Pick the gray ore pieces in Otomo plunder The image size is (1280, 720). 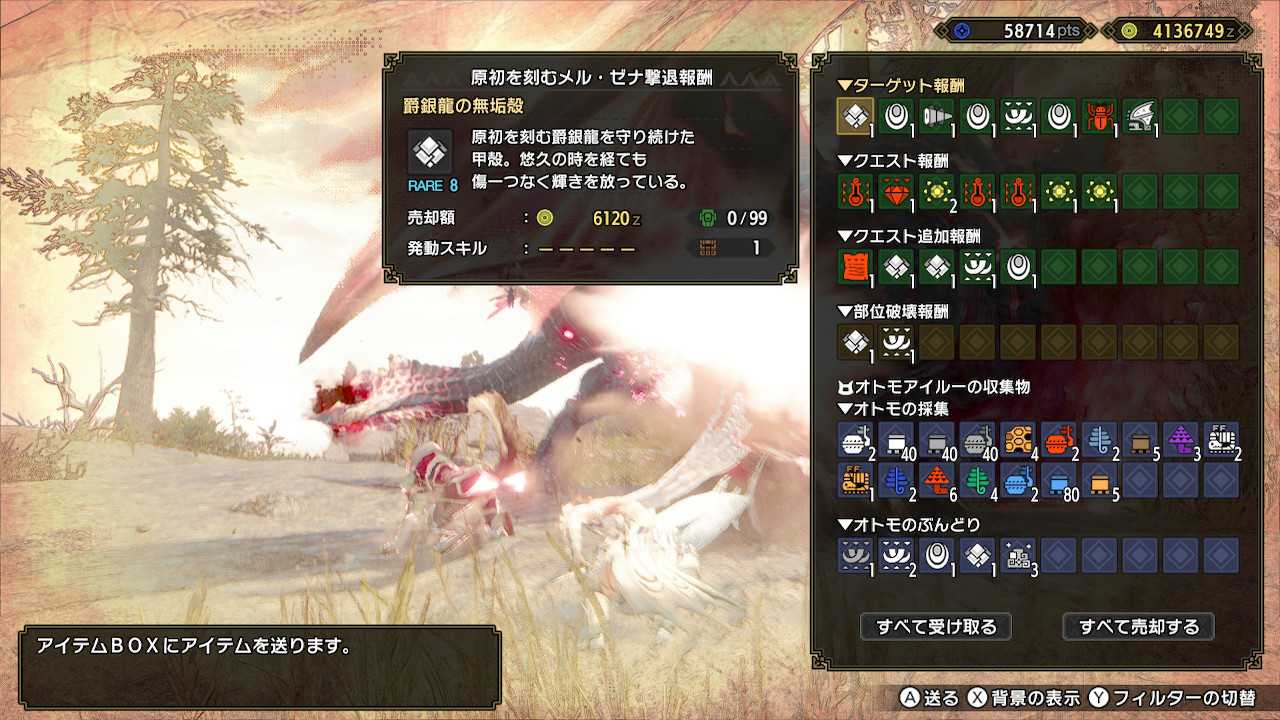[x=1018, y=555]
